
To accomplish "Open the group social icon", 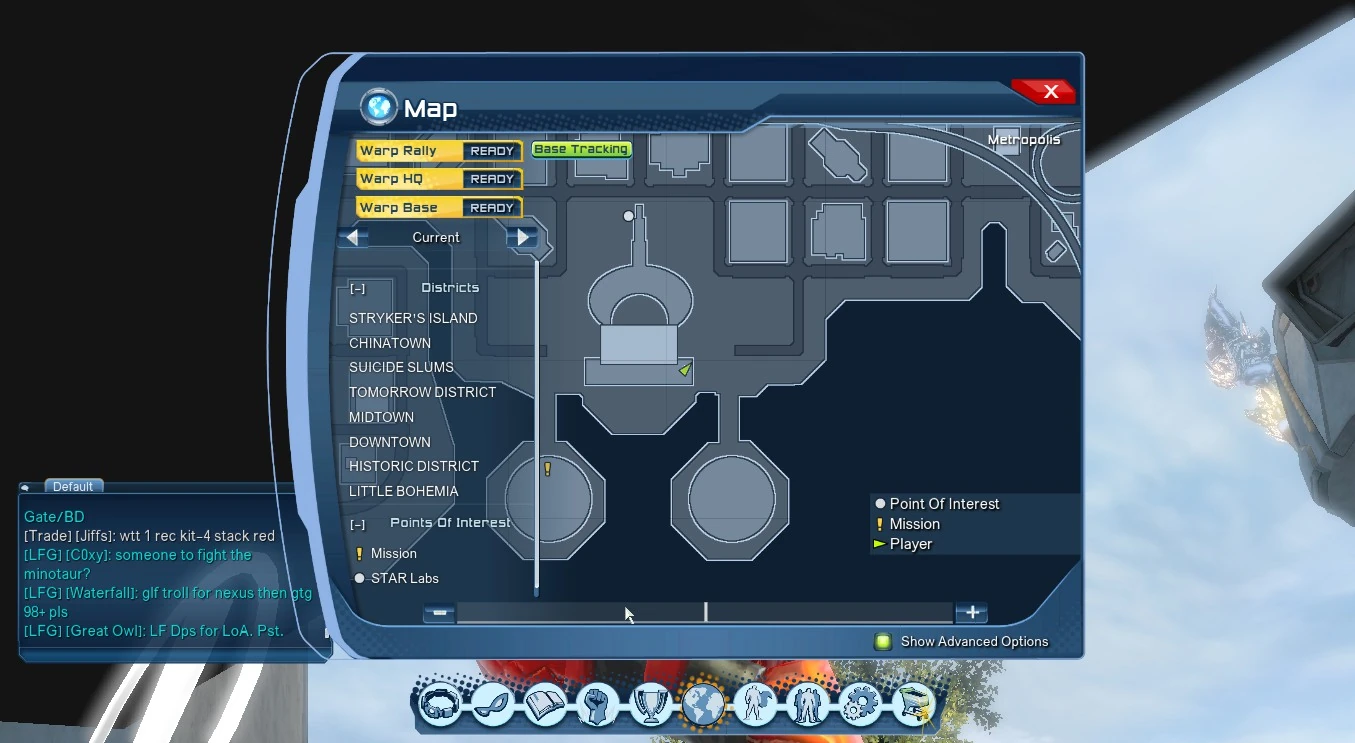I will tap(809, 704).
